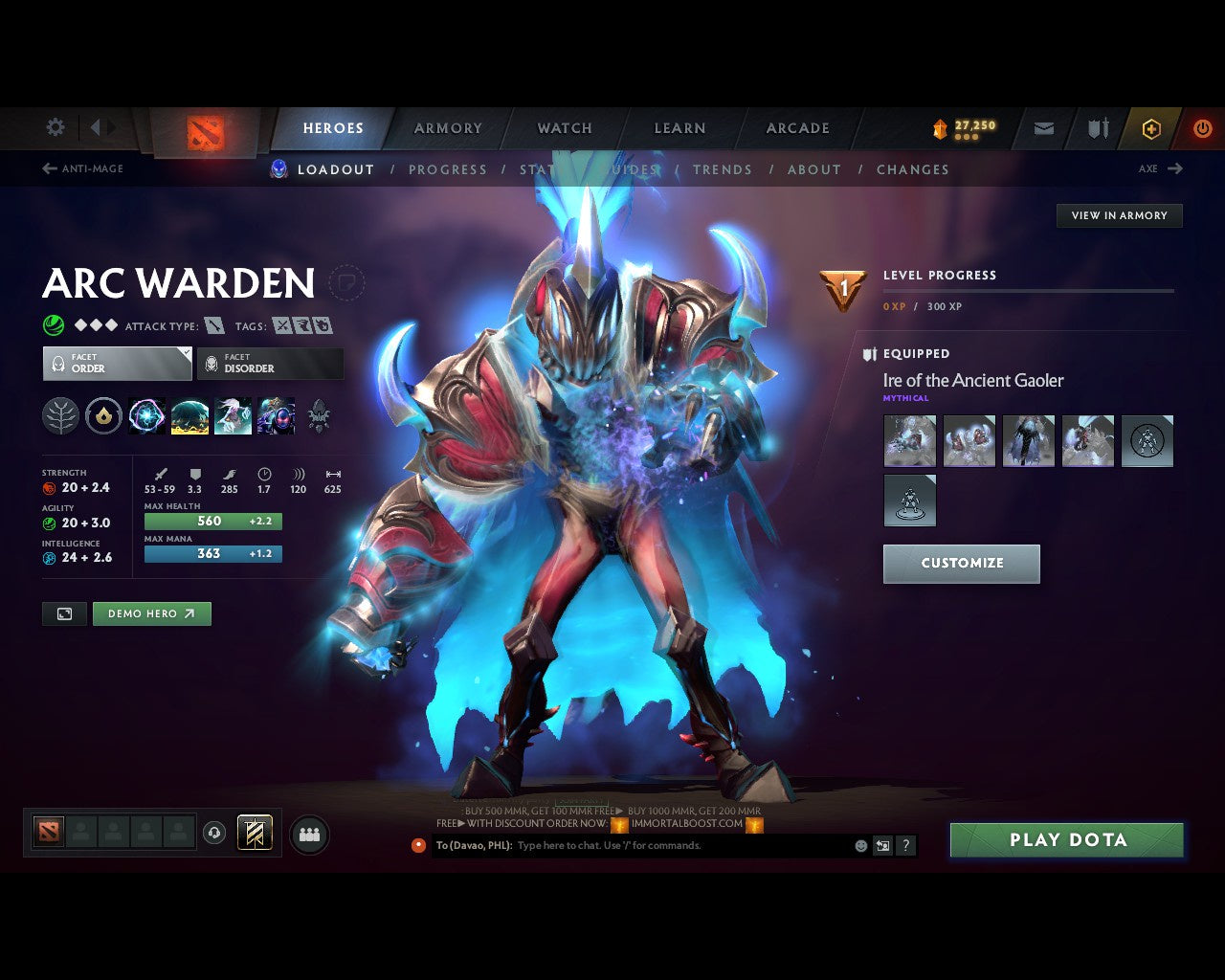The width and height of the screenshot is (1225, 980).
Task: Select the shield and sword armory icon
Action: [1097, 128]
